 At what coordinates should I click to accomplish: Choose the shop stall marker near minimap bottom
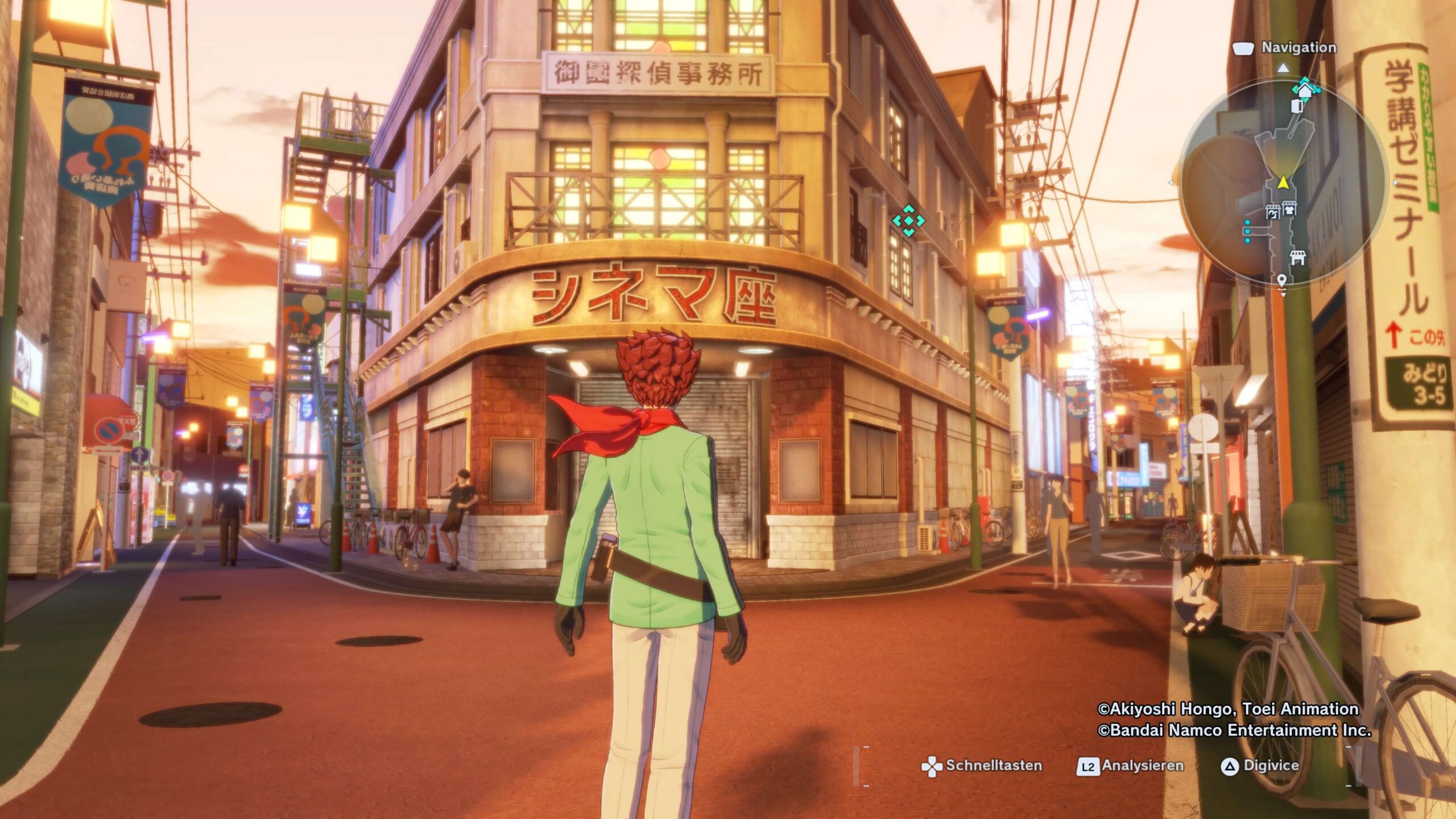point(1297,258)
